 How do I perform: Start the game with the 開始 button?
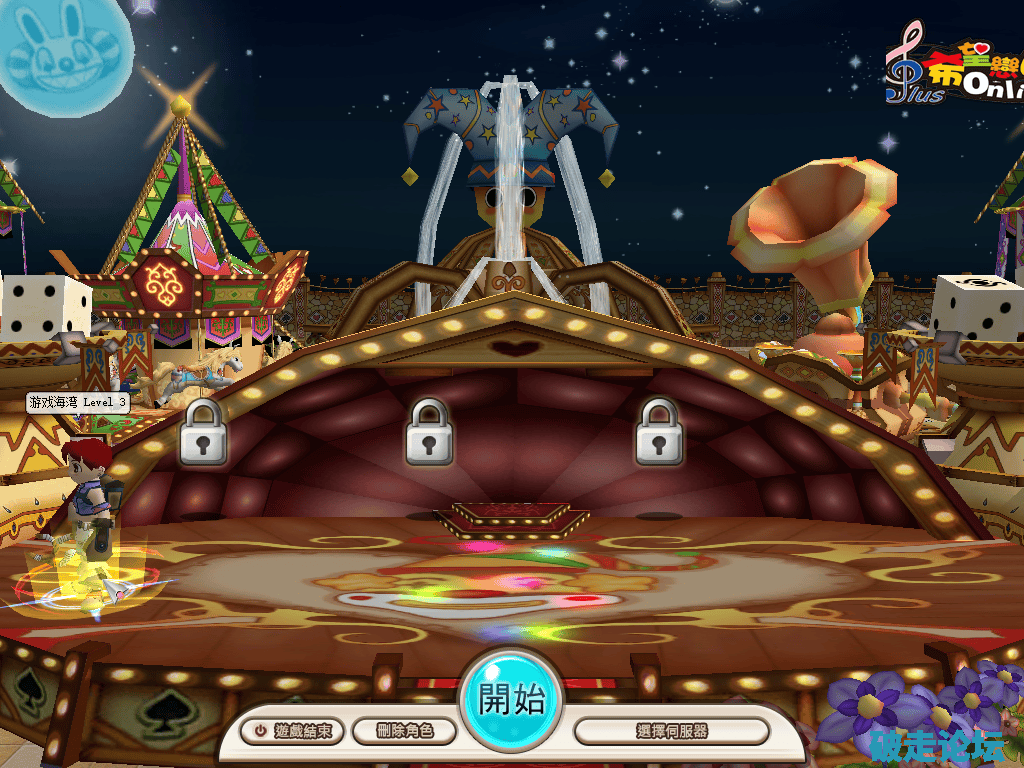[x=511, y=700]
